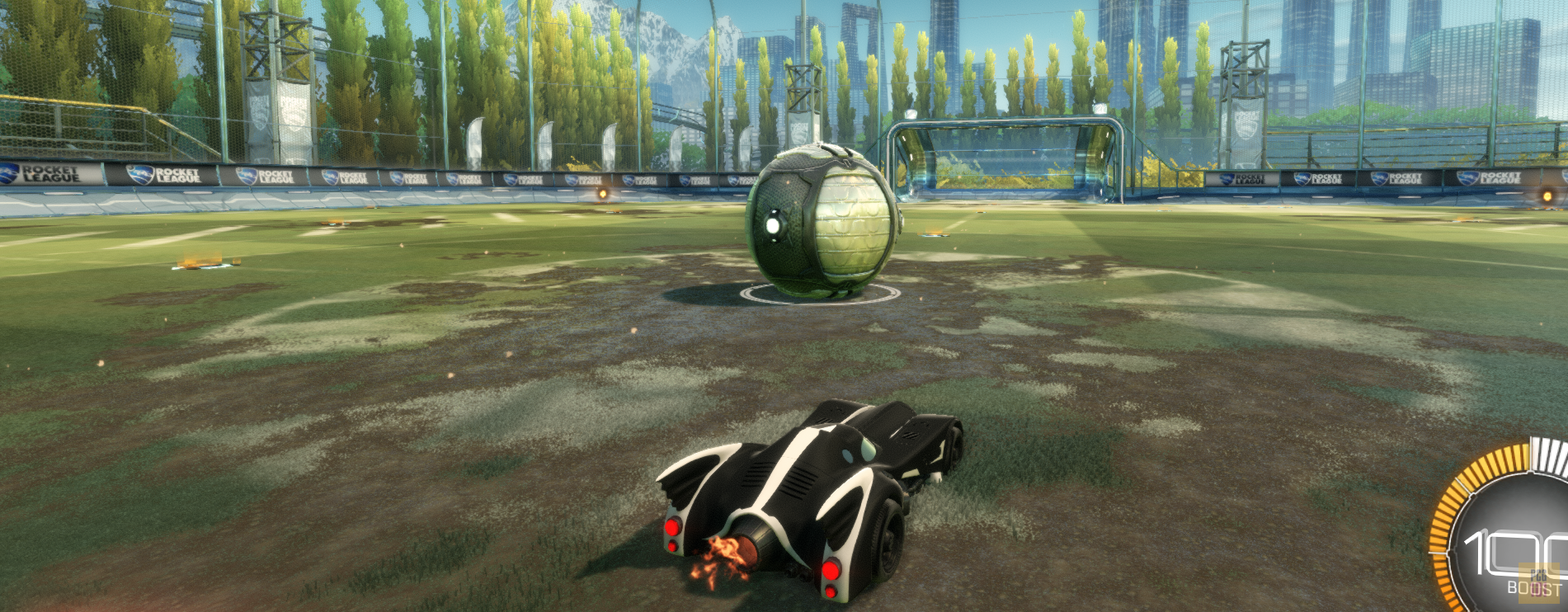
Task: Click the orange boost pad near the left banner
Action: tap(603, 194)
